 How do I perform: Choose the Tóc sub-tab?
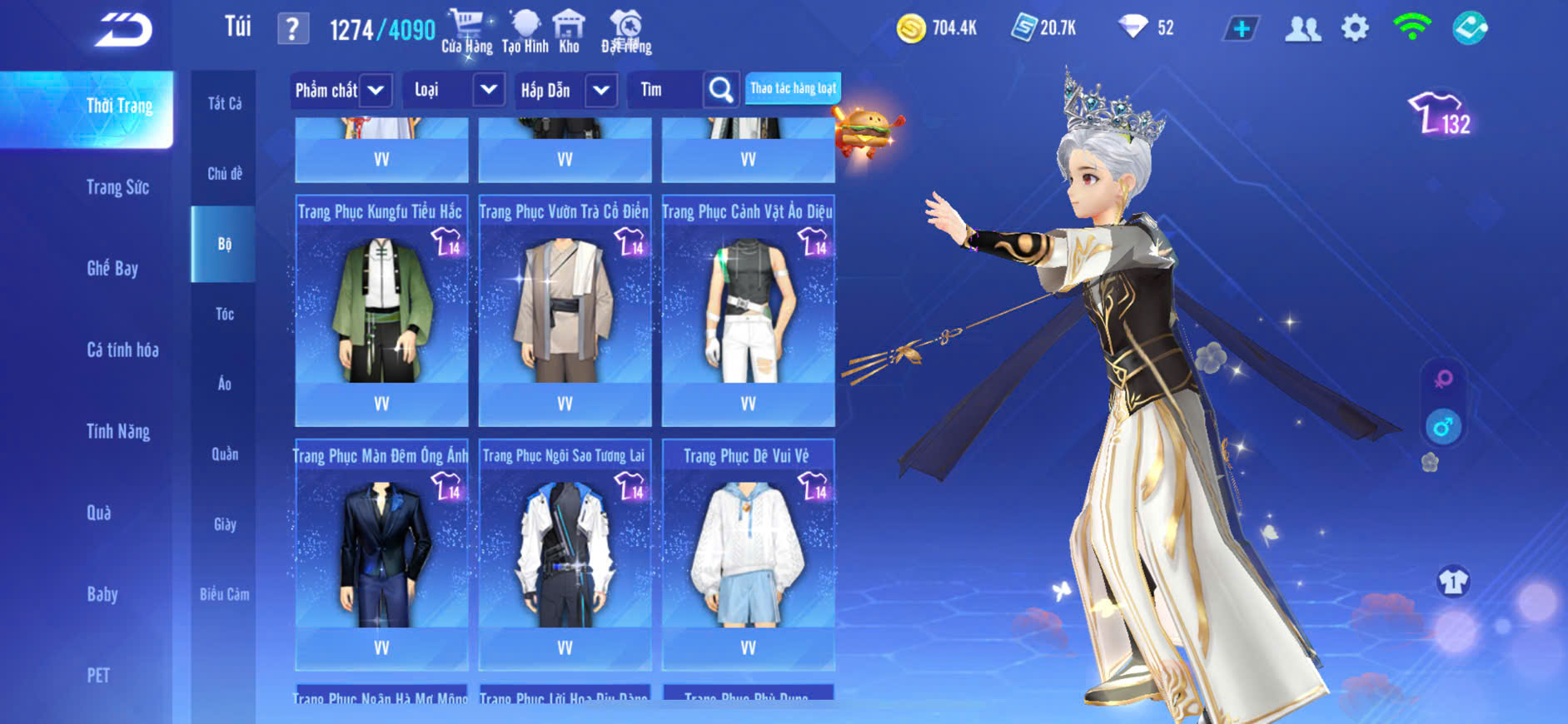click(x=224, y=314)
